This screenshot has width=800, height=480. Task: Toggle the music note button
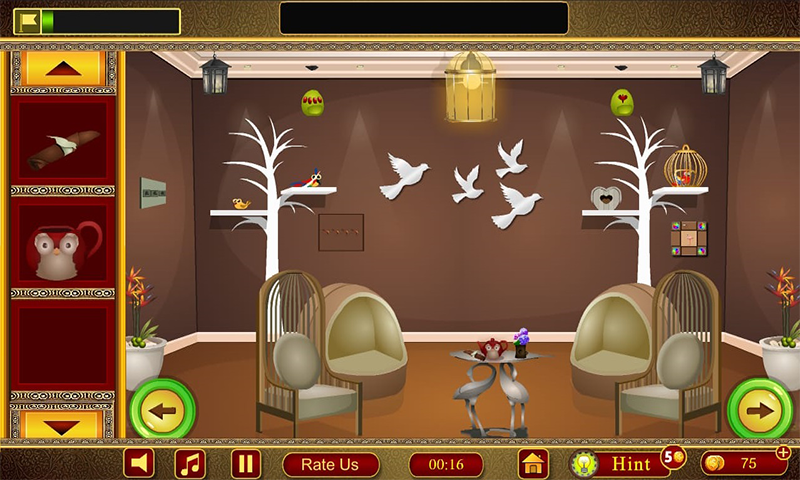pyautogui.click(x=190, y=463)
